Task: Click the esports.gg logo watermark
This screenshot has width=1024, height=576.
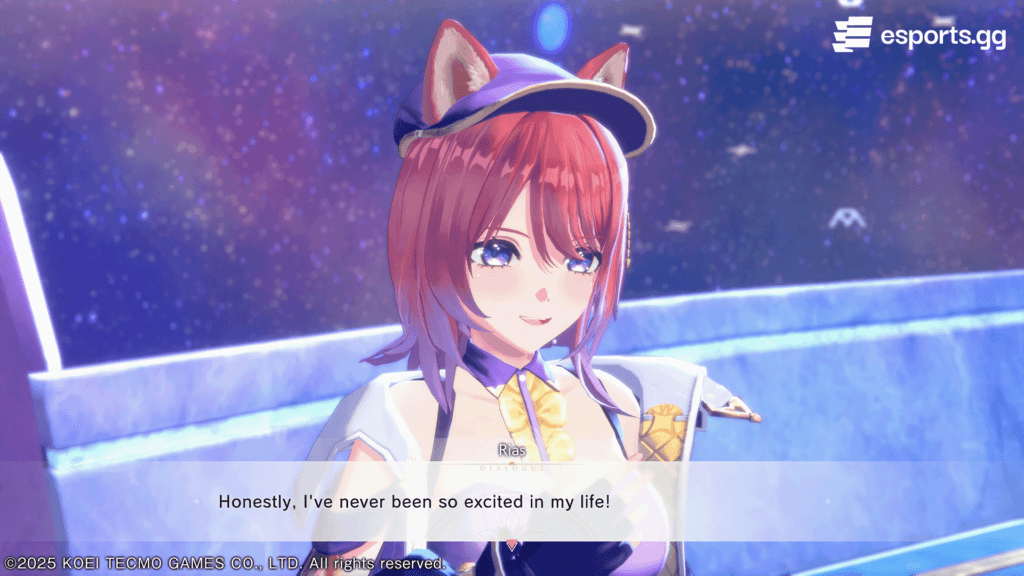Action: point(918,35)
